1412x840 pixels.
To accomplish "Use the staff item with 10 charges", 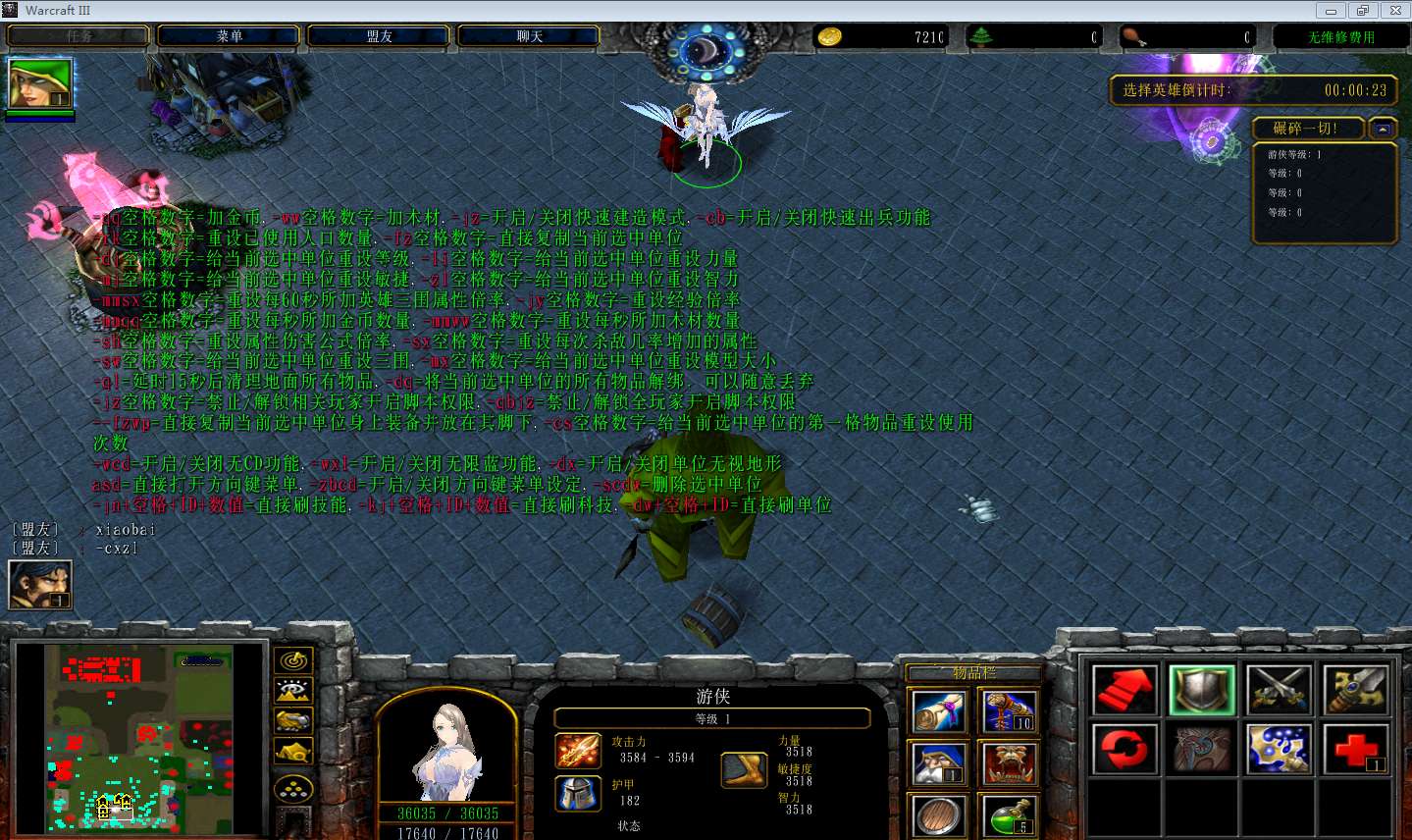I will 1008,710.
